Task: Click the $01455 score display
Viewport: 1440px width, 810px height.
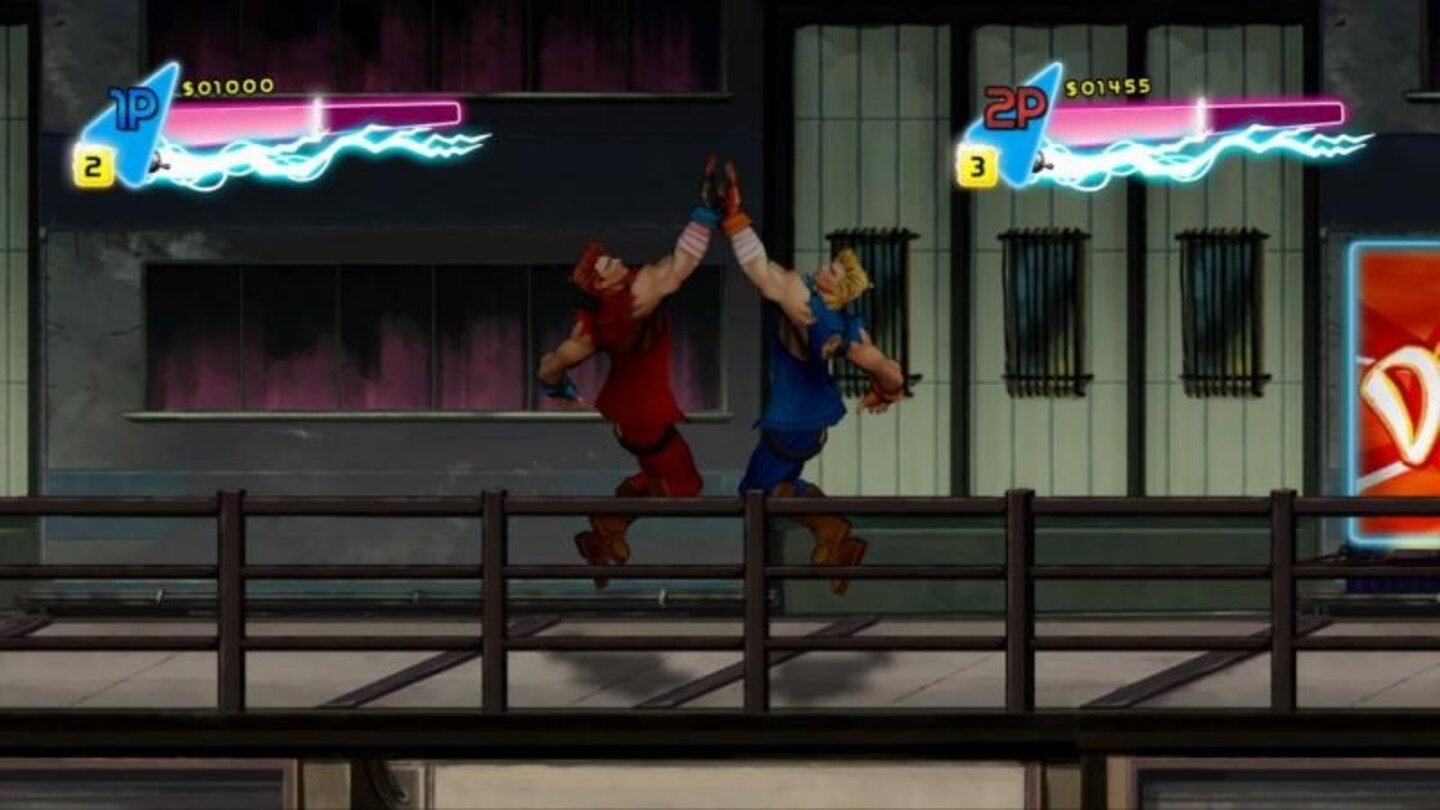Action: coord(1105,89)
